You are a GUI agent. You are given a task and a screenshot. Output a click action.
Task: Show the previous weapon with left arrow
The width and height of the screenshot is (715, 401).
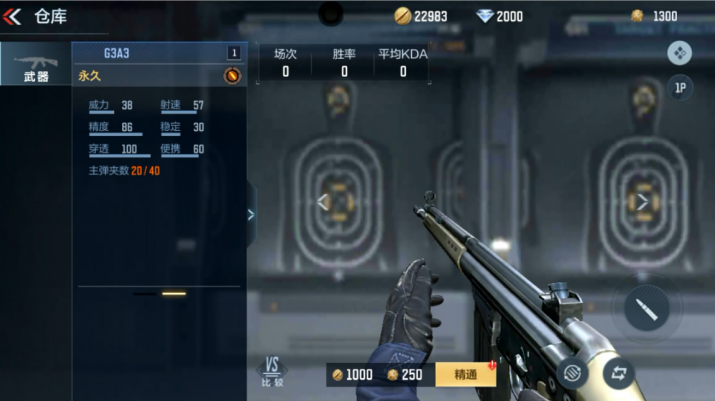coord(323,202)
